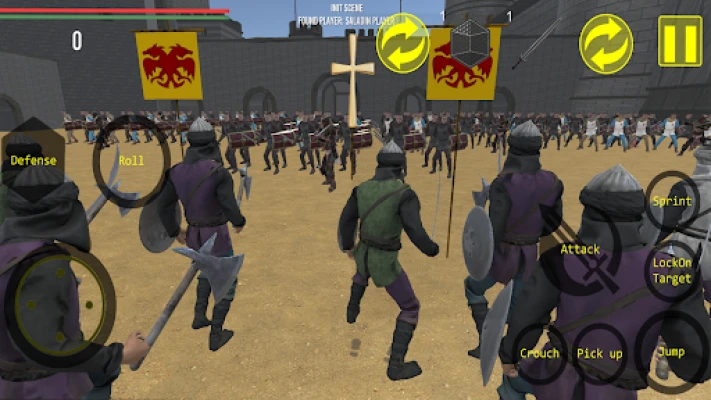Tap the virtual movement joystick
This screenshot has height=400, width=711.
pos(60,302)
